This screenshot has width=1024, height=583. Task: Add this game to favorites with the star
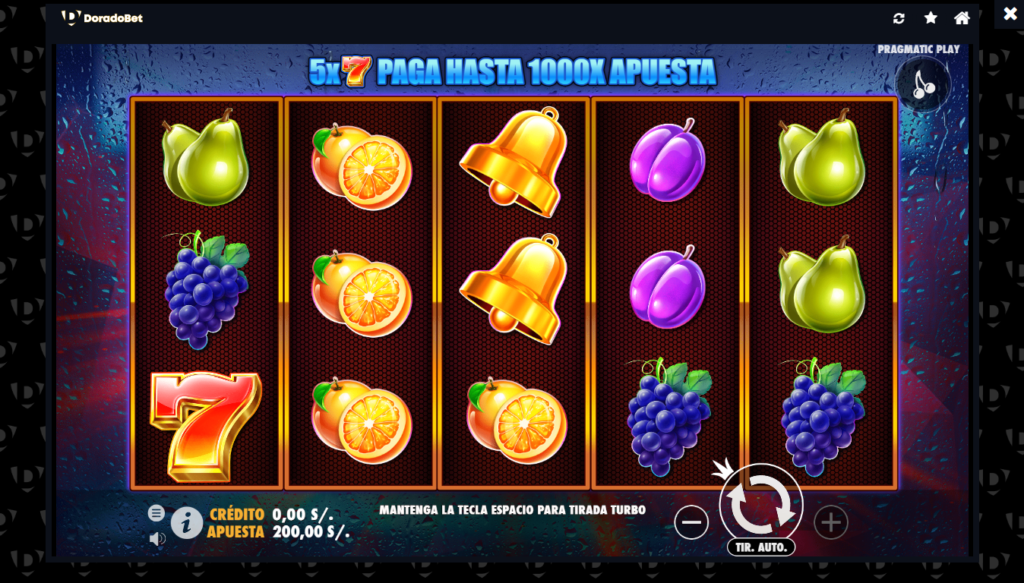pyautogui.click(x=930, y=18)
